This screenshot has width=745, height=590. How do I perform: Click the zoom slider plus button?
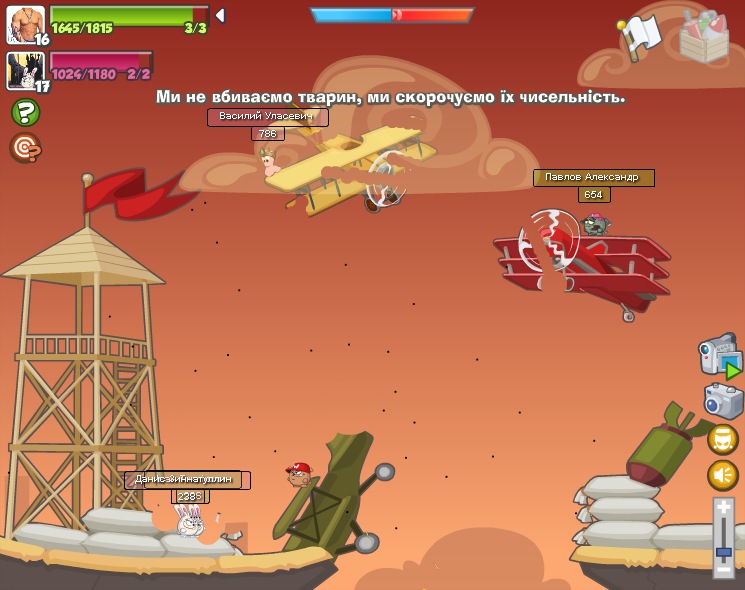click(724, 508)
